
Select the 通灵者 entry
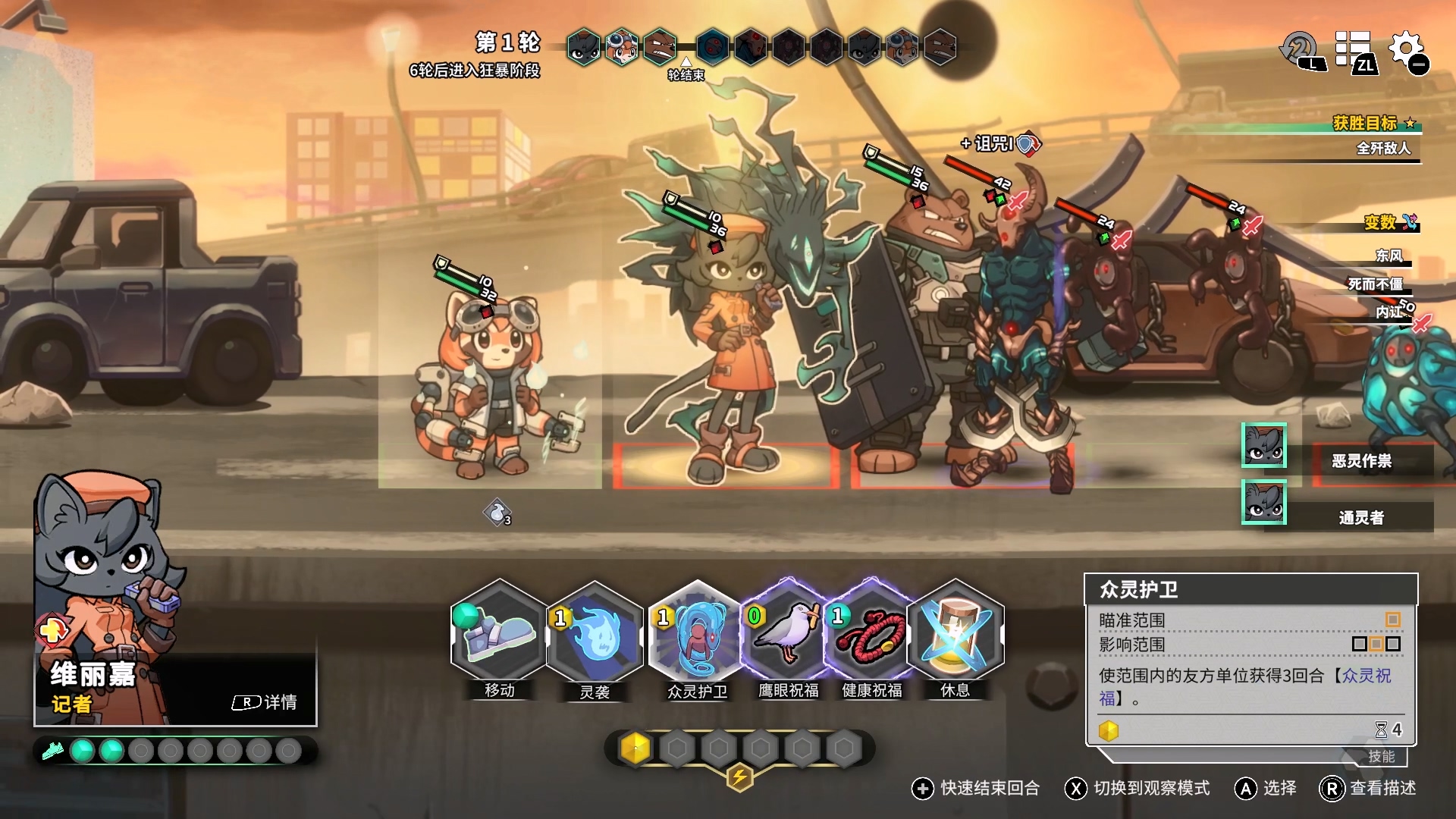1360,518
